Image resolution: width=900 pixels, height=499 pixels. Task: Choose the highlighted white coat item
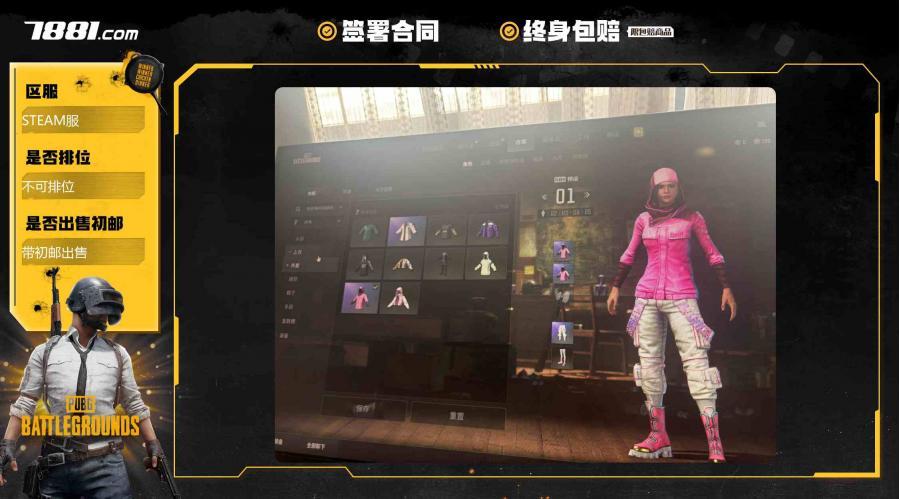click(x=407, y=231)
